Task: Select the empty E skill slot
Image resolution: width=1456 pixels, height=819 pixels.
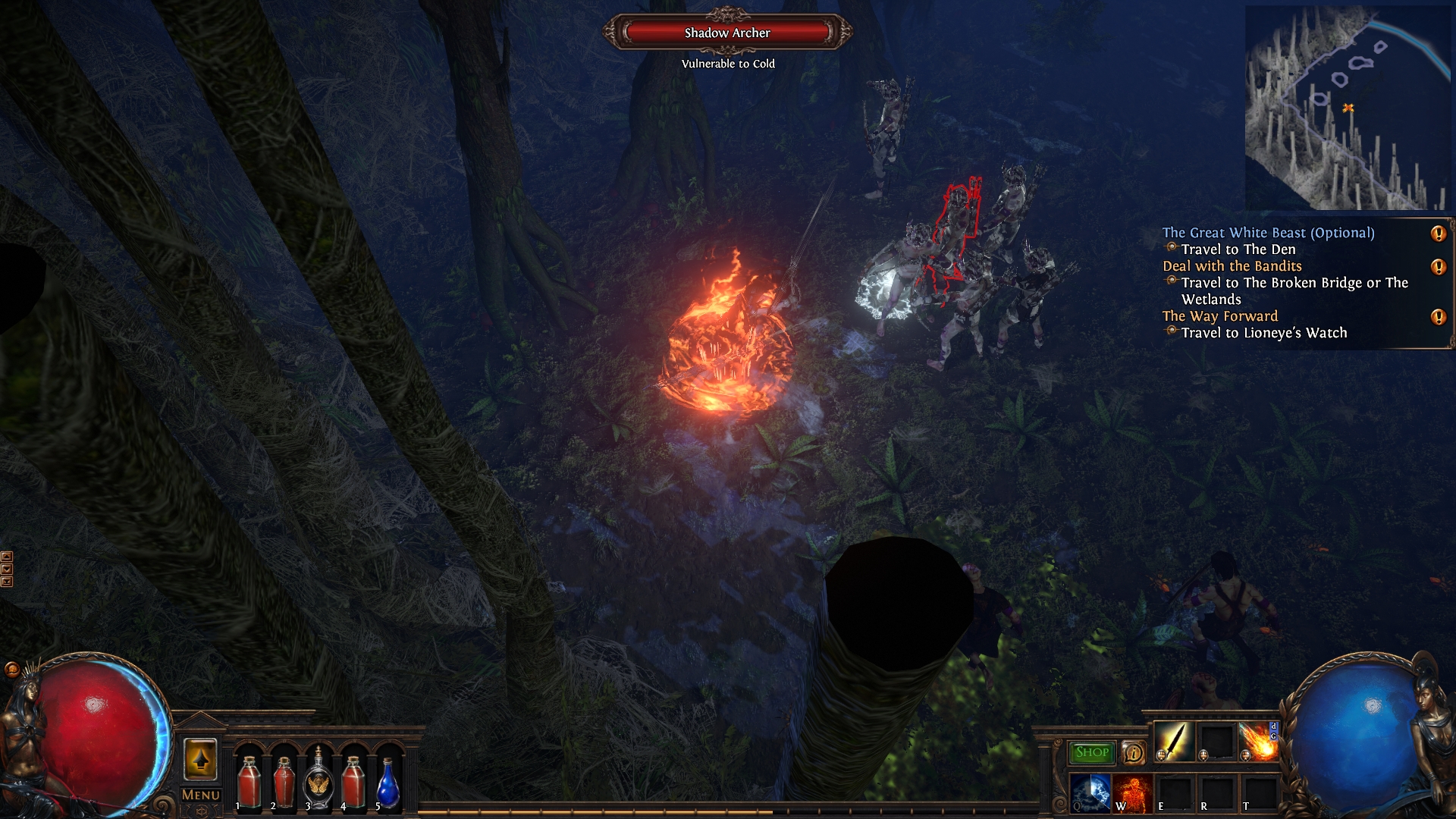Action: point(1174,792)
